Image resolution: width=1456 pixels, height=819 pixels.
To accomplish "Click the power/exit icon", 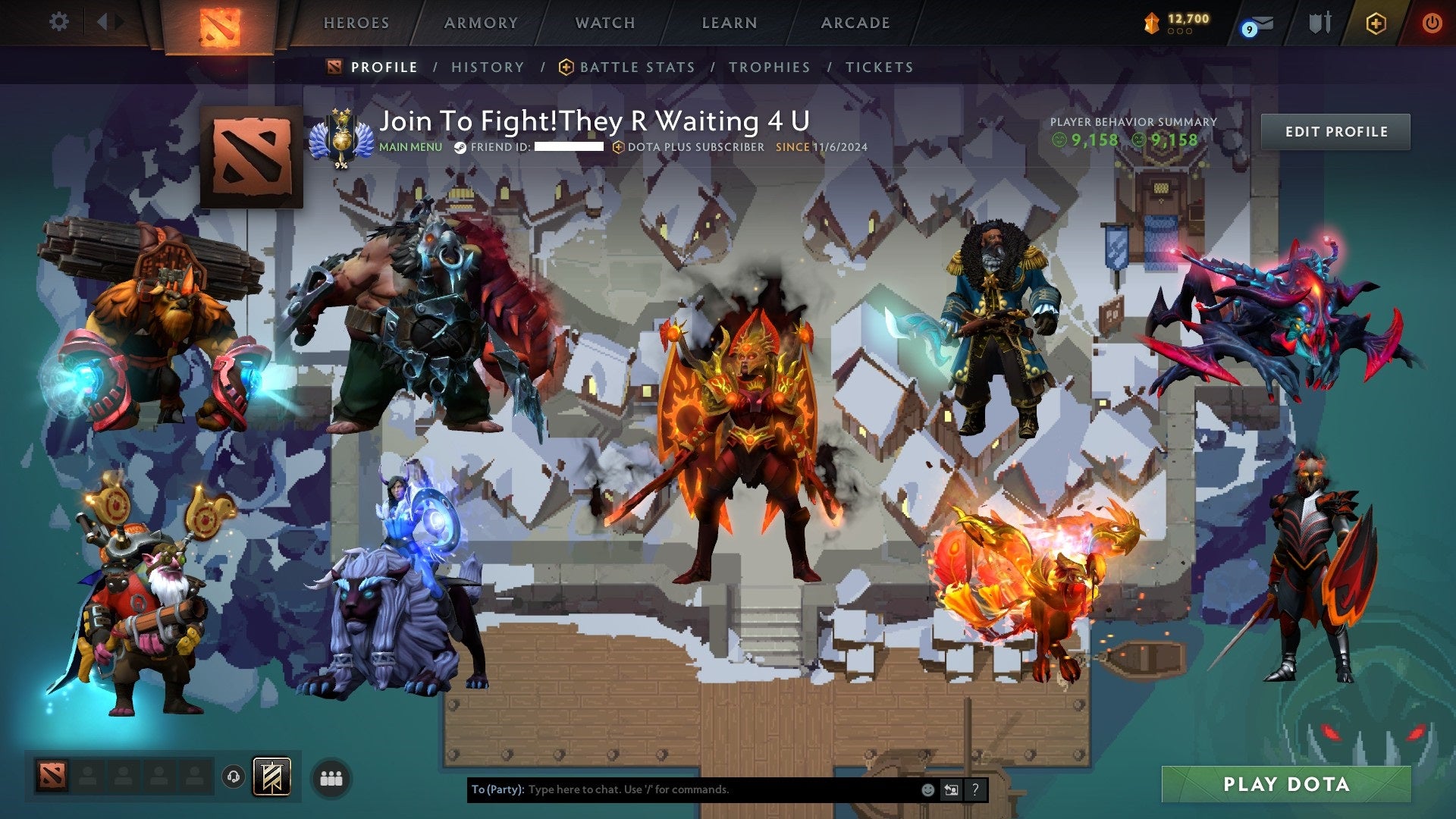I will point(1433,23).
